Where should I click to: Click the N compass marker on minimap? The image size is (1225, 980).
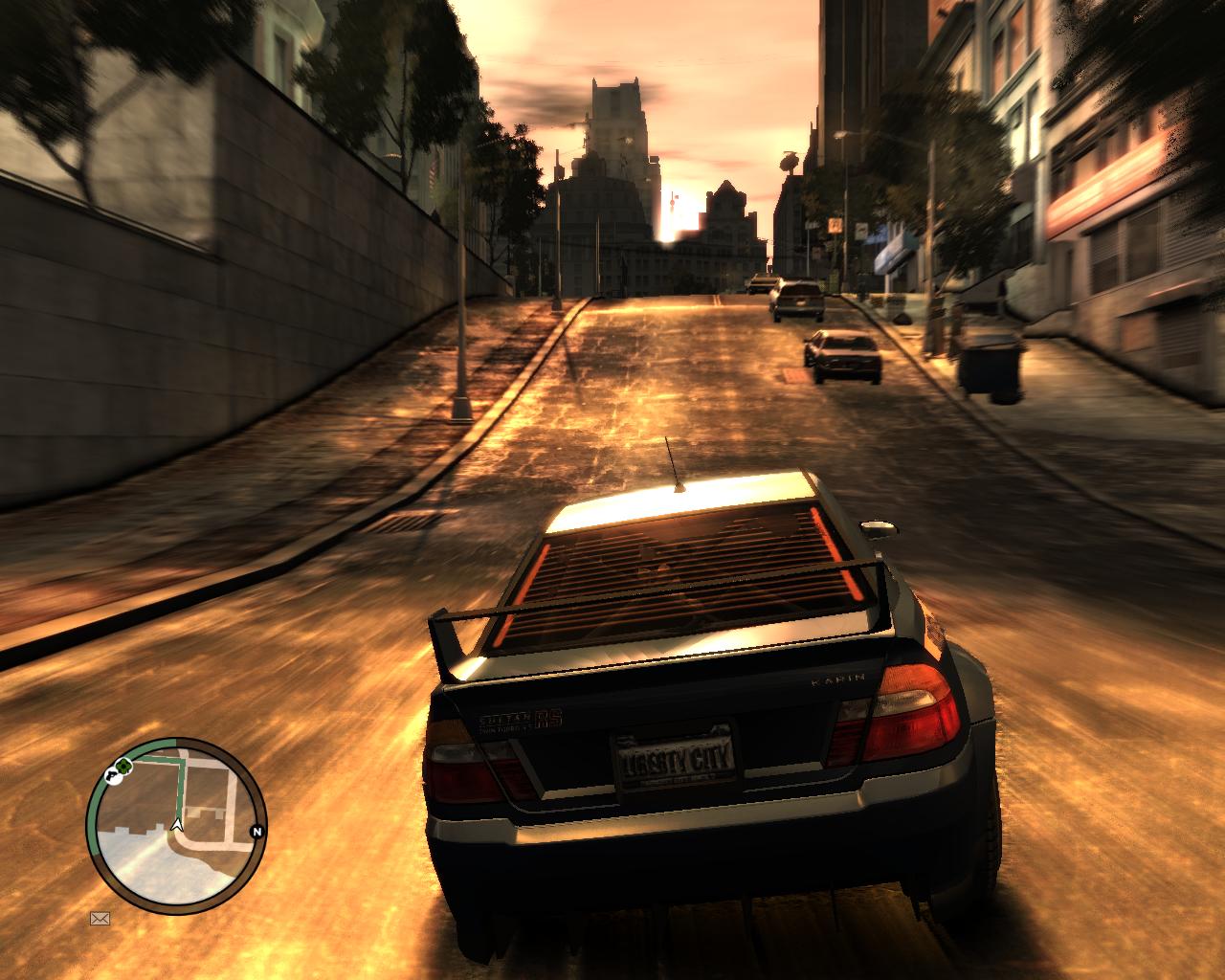click(256, 833)
